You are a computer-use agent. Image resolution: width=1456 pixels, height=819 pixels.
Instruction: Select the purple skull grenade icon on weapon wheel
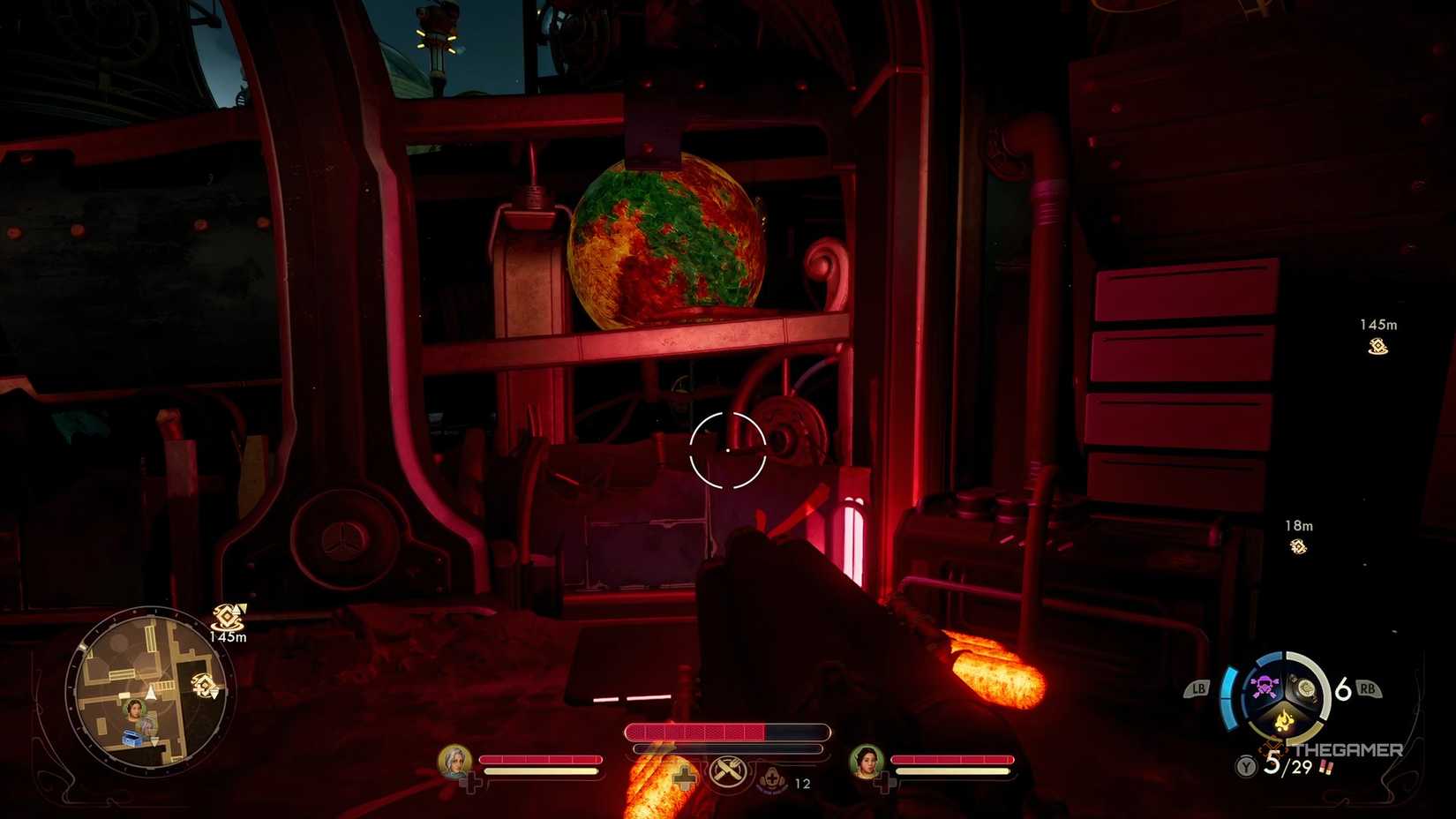1264,688
